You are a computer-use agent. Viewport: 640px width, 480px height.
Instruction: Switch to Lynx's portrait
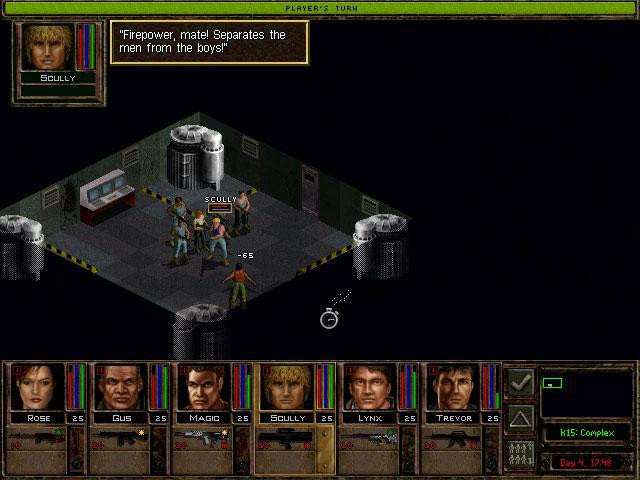coord(368,388)
